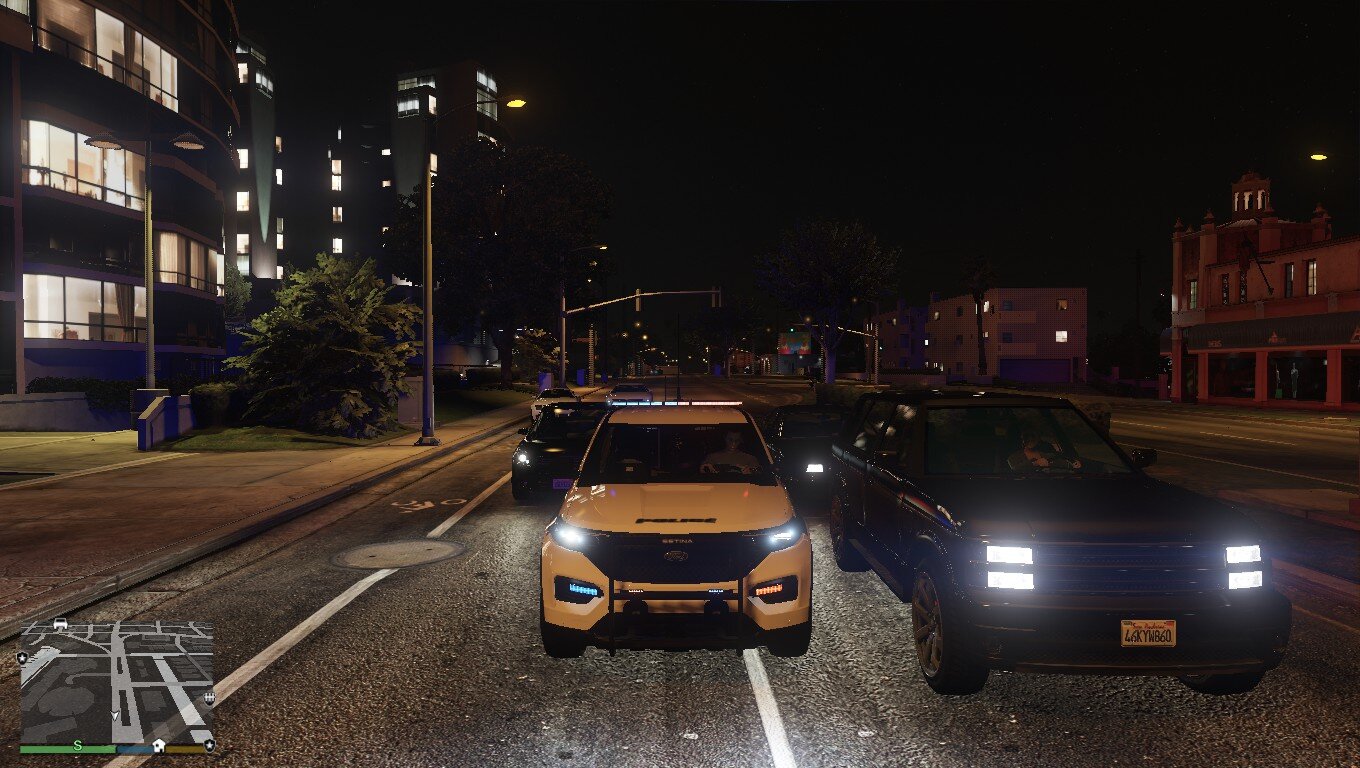Select the green S compass marker
This screenshot has width=1360, height=768.
coord(77,745)
